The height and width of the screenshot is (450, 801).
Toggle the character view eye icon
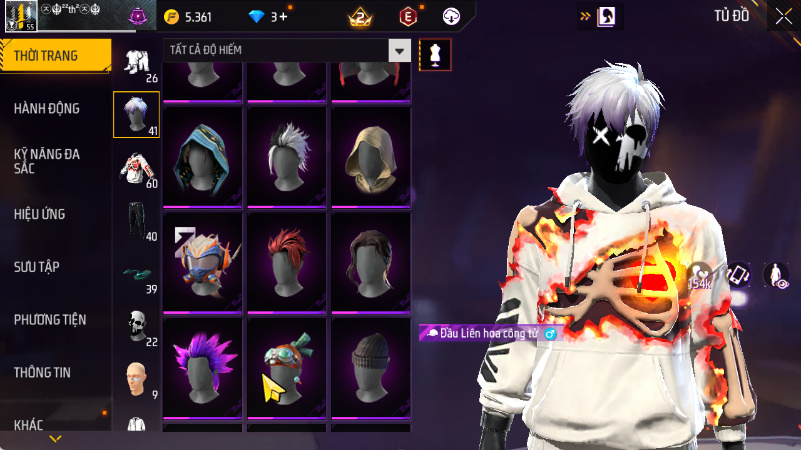click(776, 275)
